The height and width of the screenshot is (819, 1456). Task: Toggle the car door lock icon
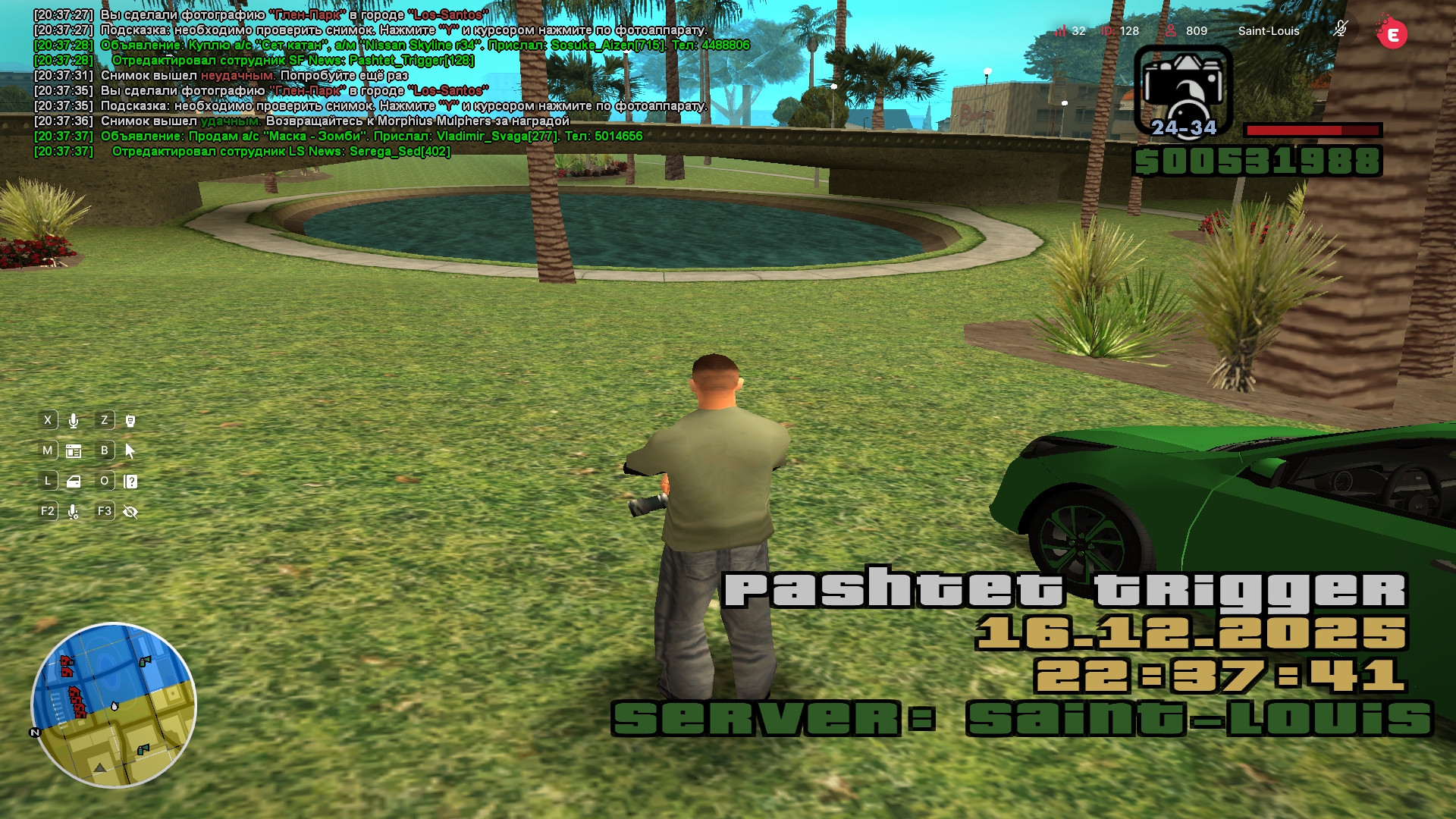point(74,482)
